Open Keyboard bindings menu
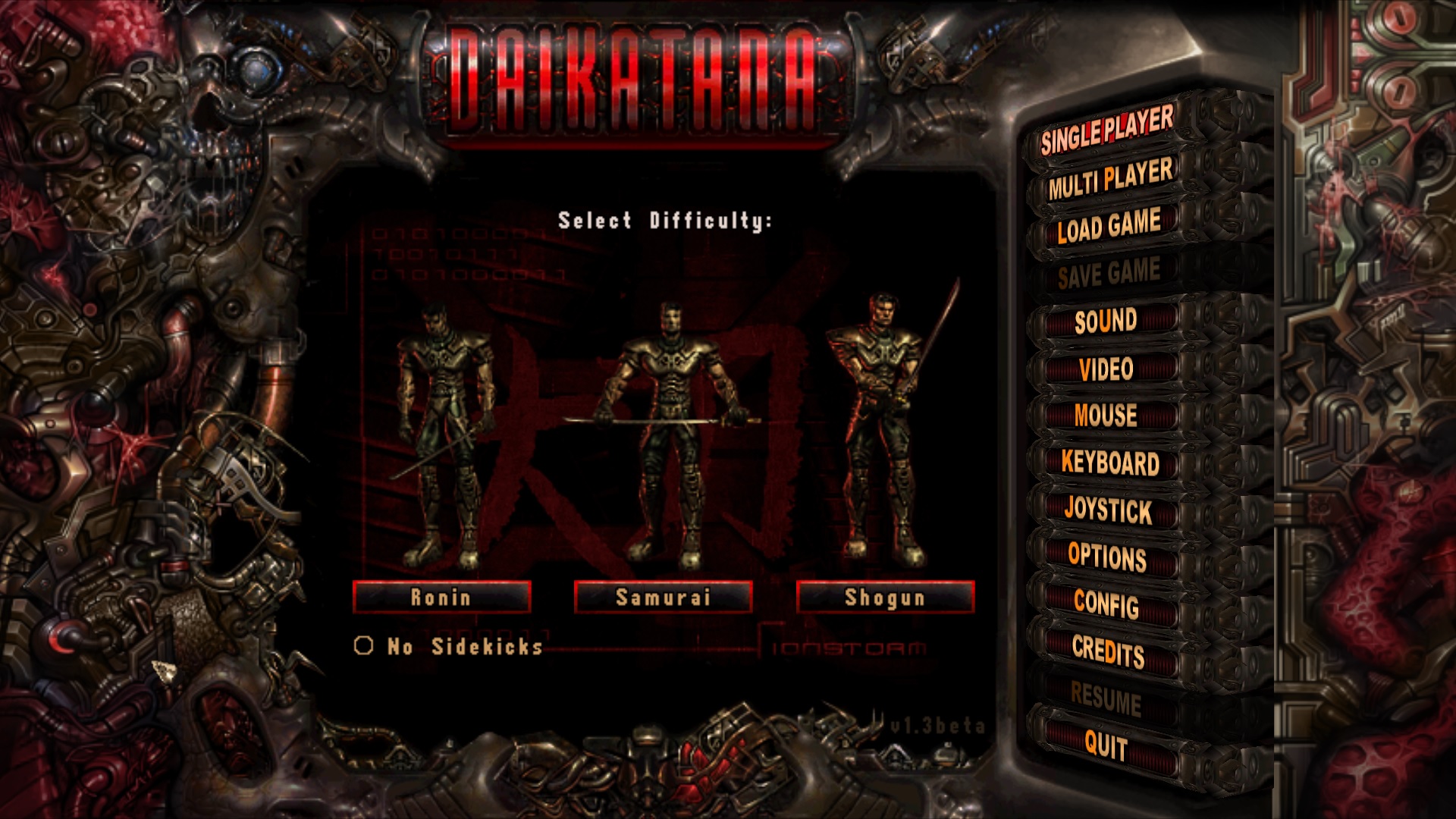The image size is (1456, 819). 1109,463
